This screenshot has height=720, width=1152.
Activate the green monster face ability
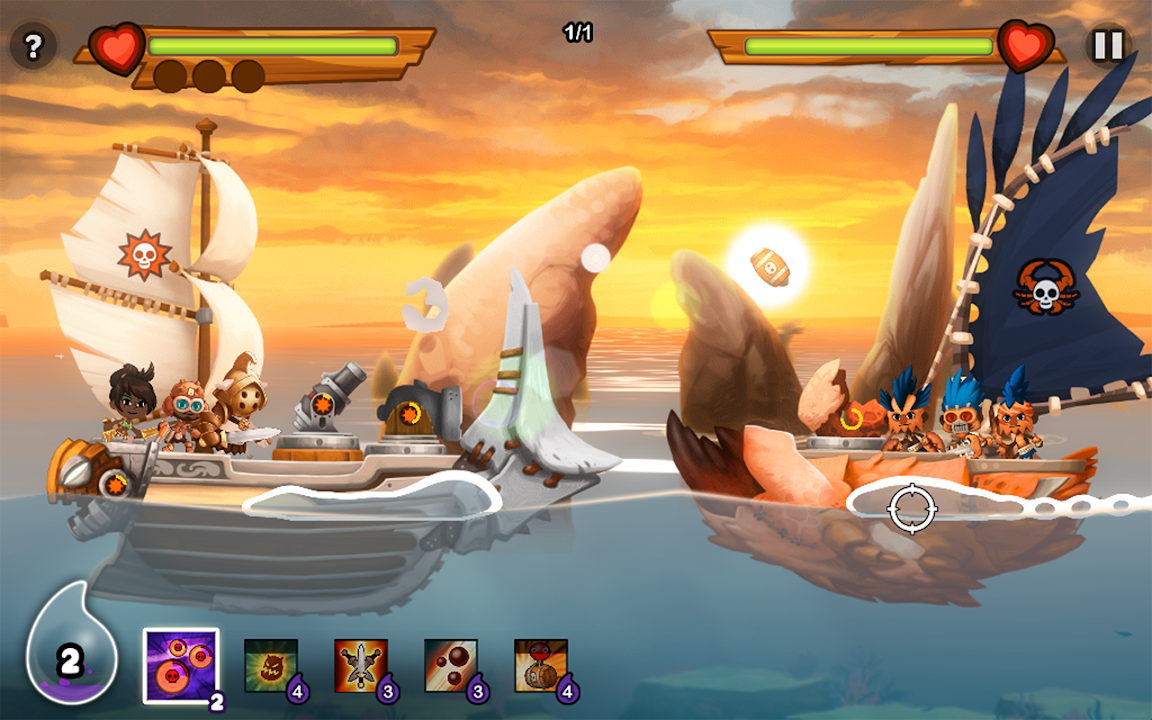pyautogui.click(x=271, y=666)
